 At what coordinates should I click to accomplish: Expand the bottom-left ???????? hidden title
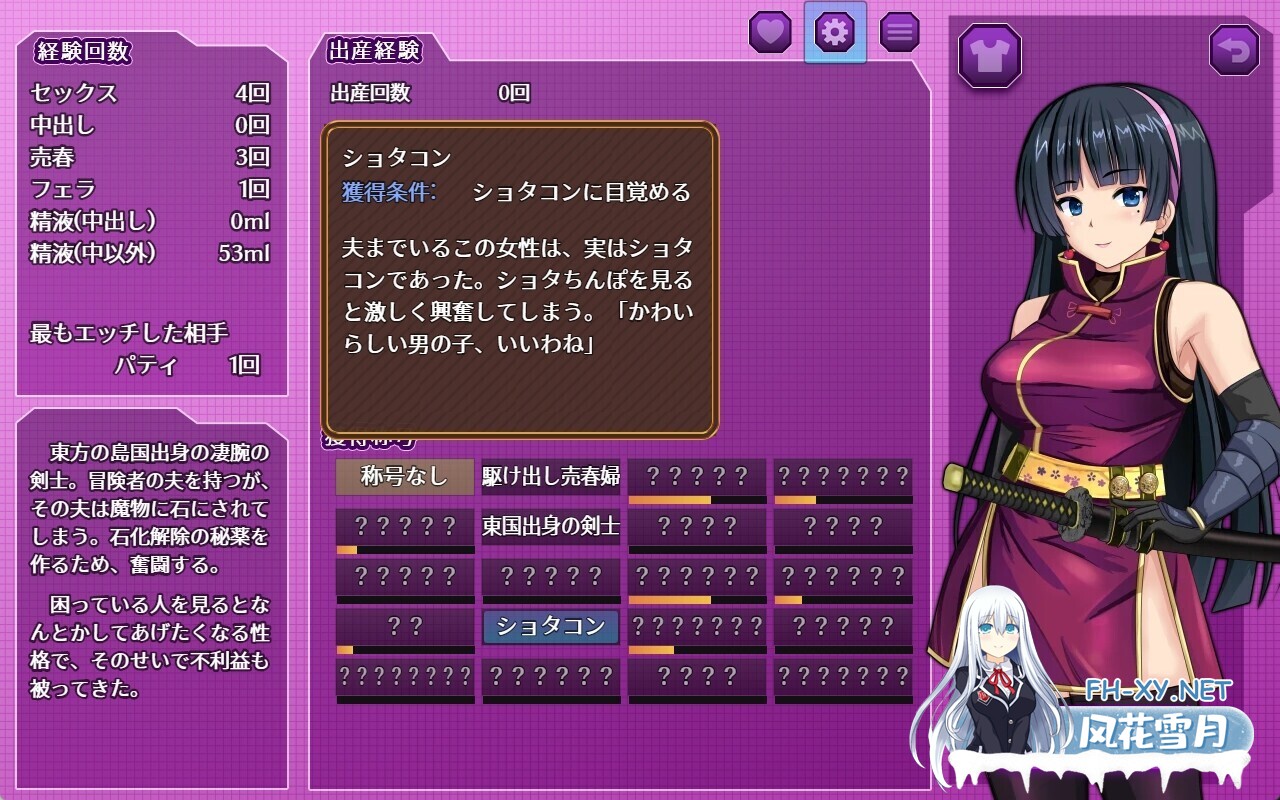click(x=404, y=677)
